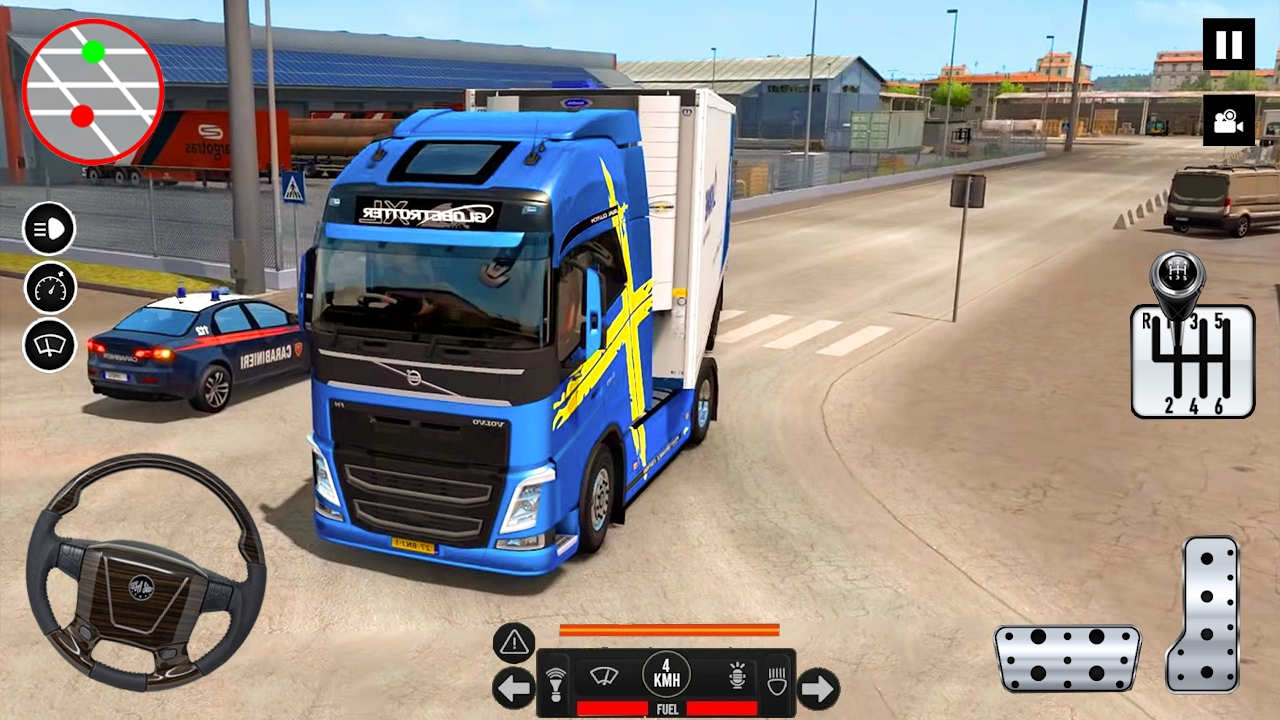Click the gear shifter panel

pyautogui.click(x=1192, y=360)
